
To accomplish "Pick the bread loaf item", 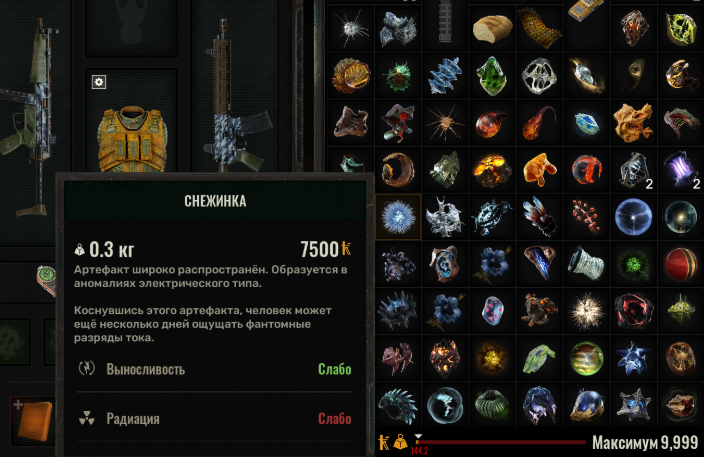I will tap(491, 28).
